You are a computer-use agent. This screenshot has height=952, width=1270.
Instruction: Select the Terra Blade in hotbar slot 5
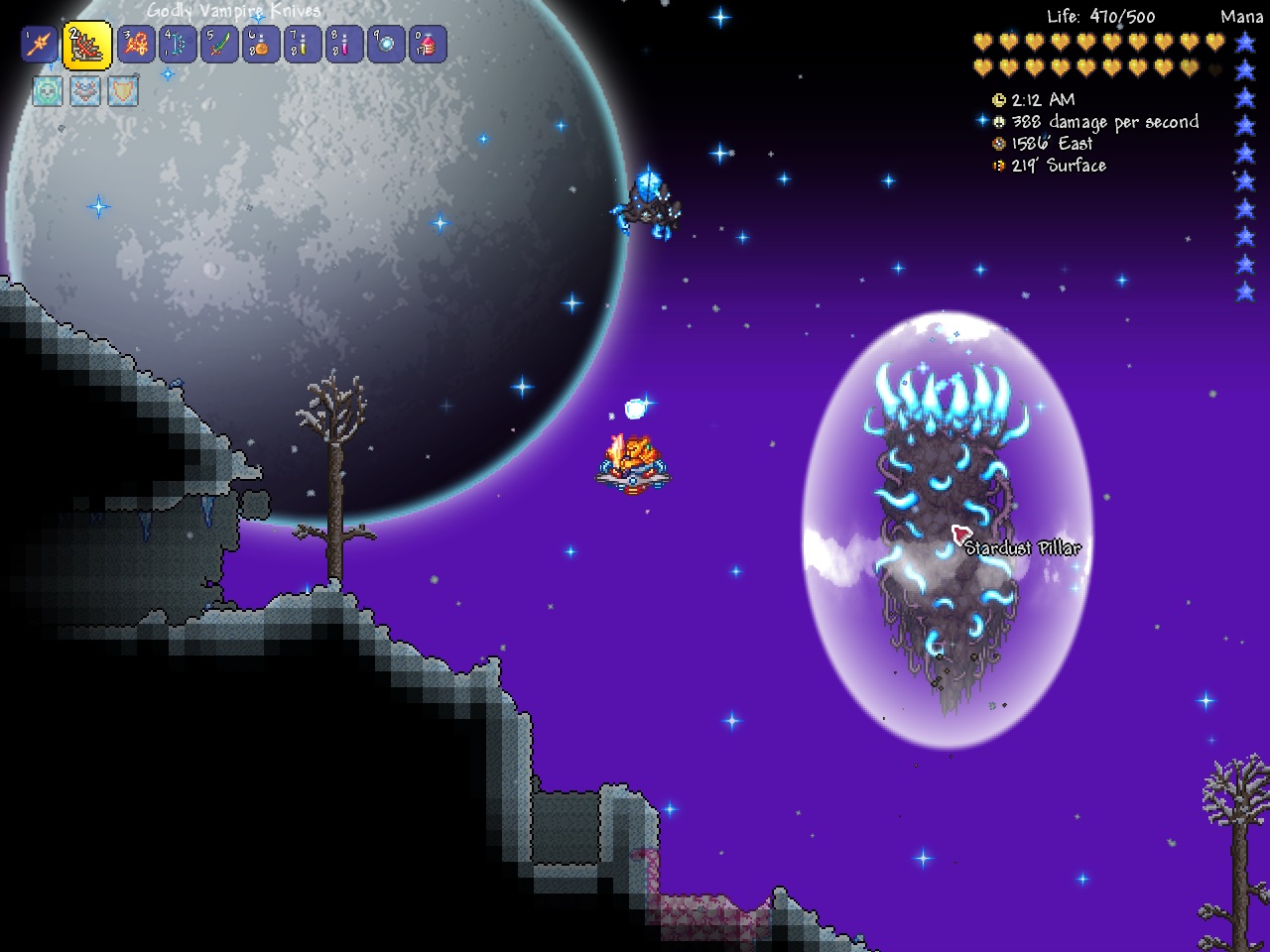point(218,45)
